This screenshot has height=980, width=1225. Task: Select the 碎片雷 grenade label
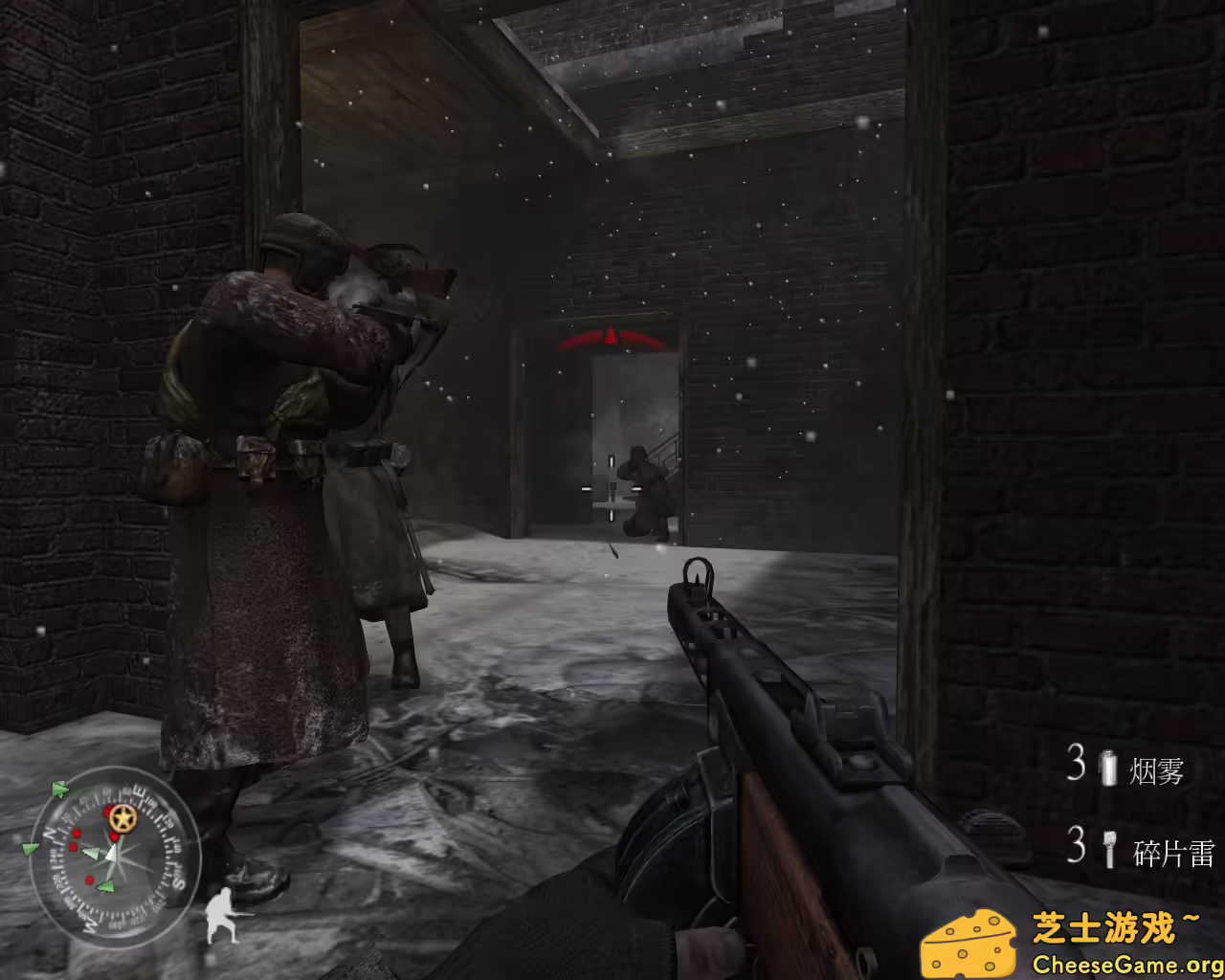click(1175, 851)
